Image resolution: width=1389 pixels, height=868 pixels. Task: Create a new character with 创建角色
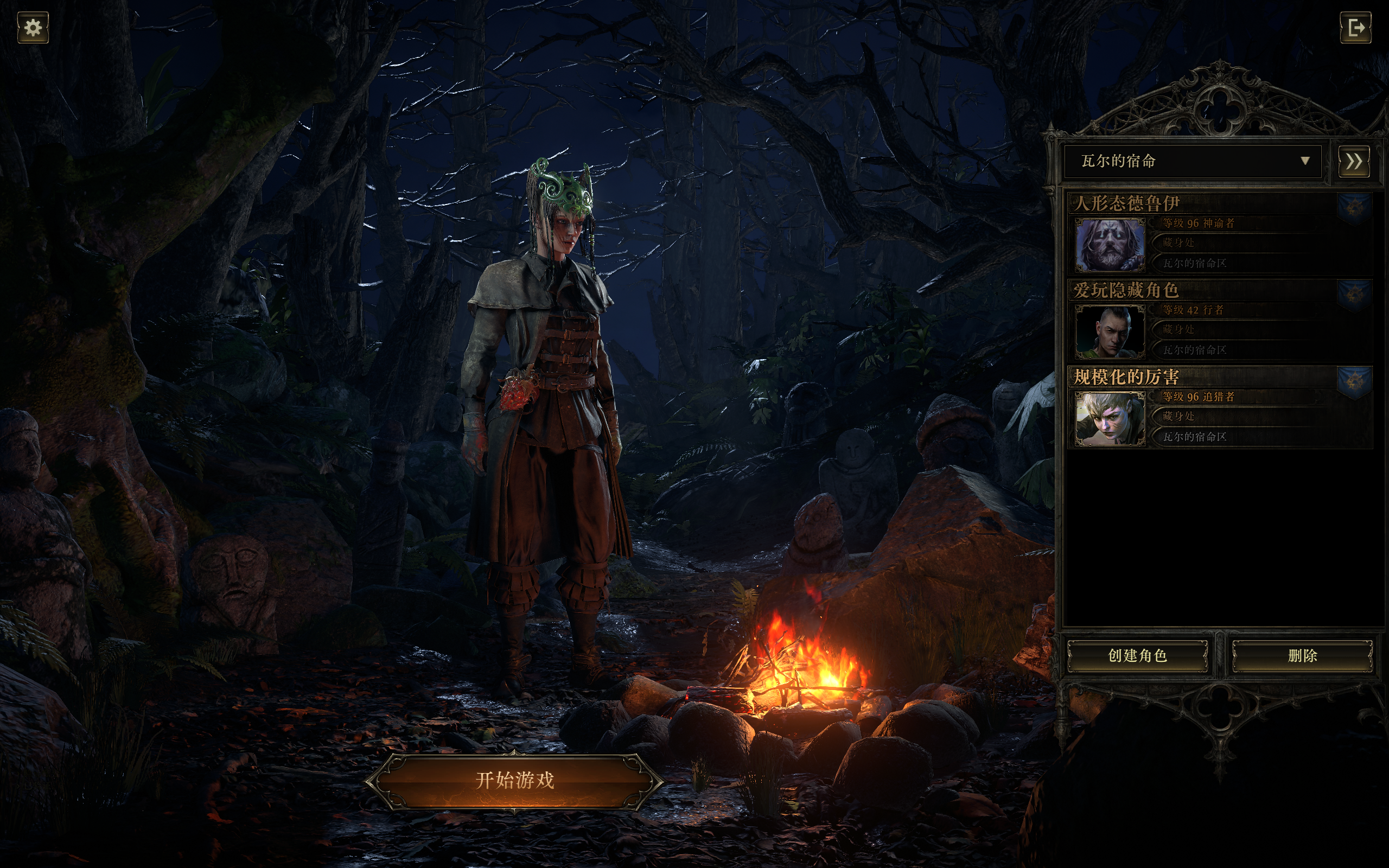1137,655
